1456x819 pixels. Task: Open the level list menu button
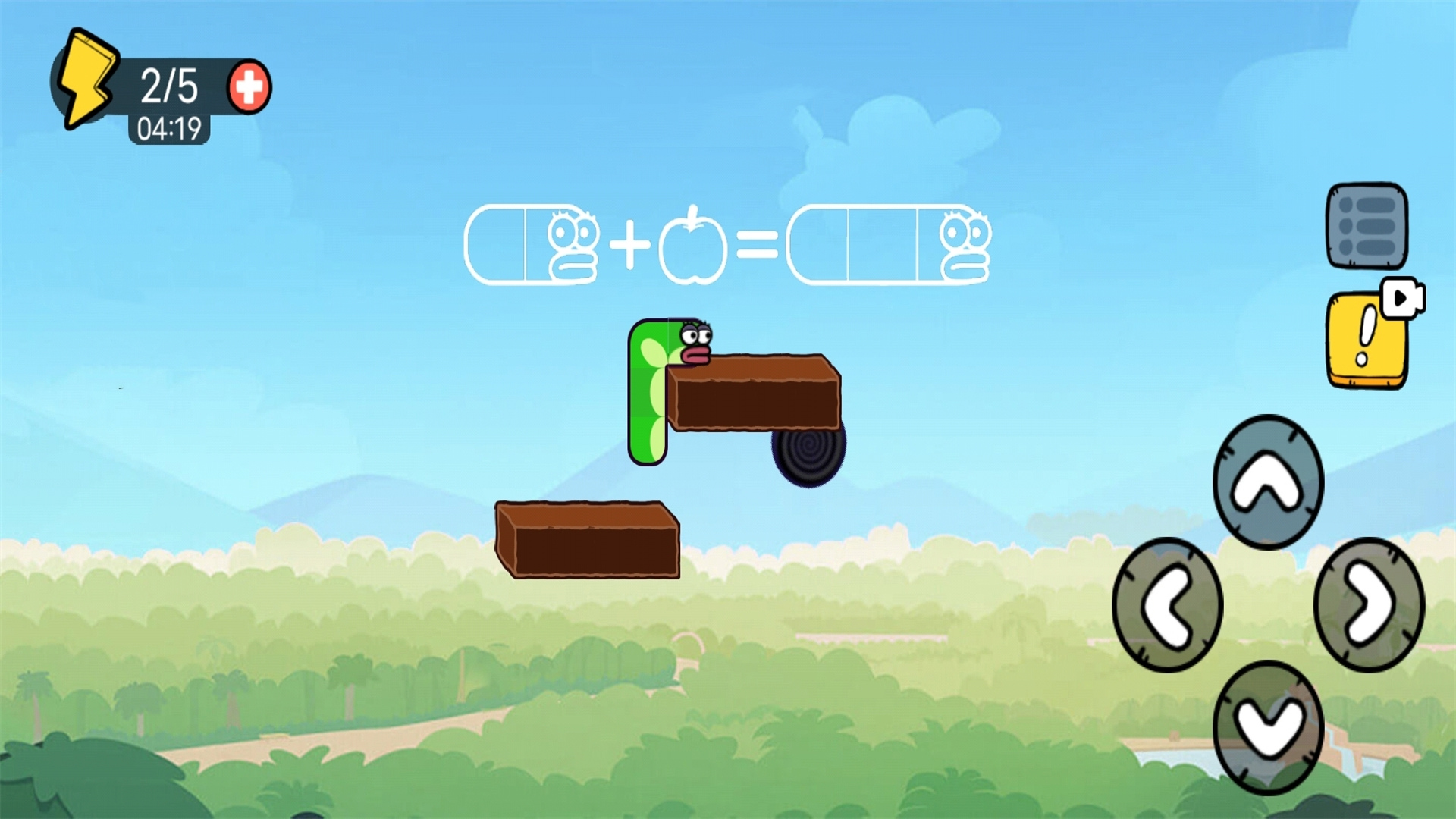1367,225
